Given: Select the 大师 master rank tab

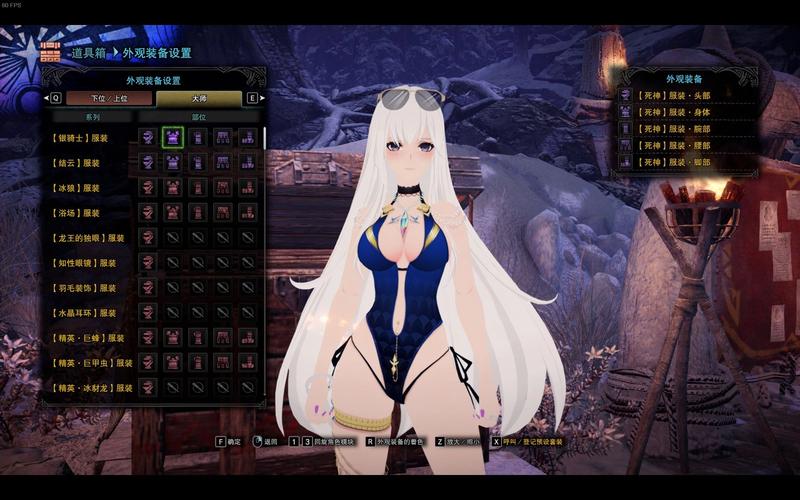Looking at the screenshot, I should (x=198, y=98).
